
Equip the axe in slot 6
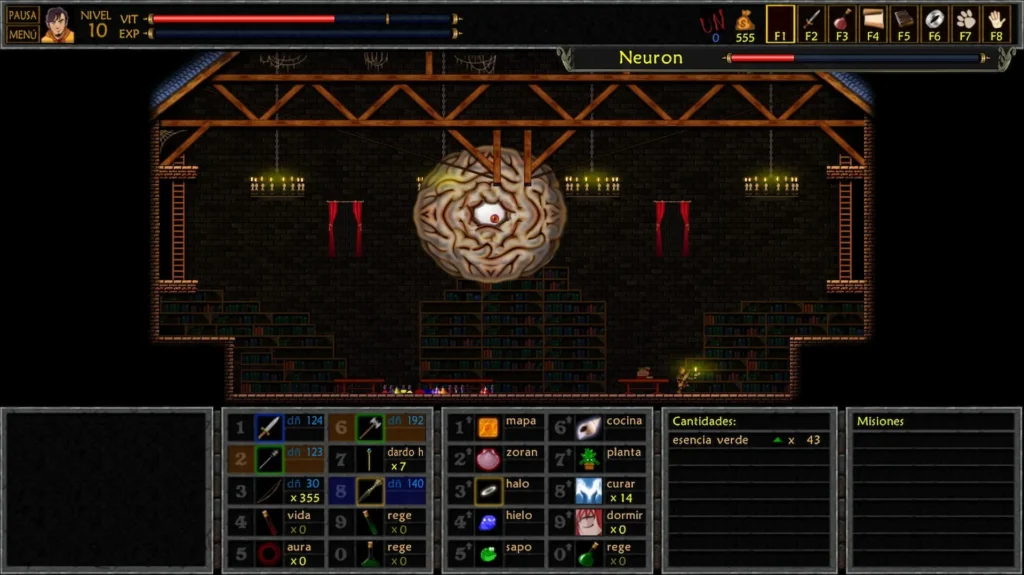pos(370,428)
